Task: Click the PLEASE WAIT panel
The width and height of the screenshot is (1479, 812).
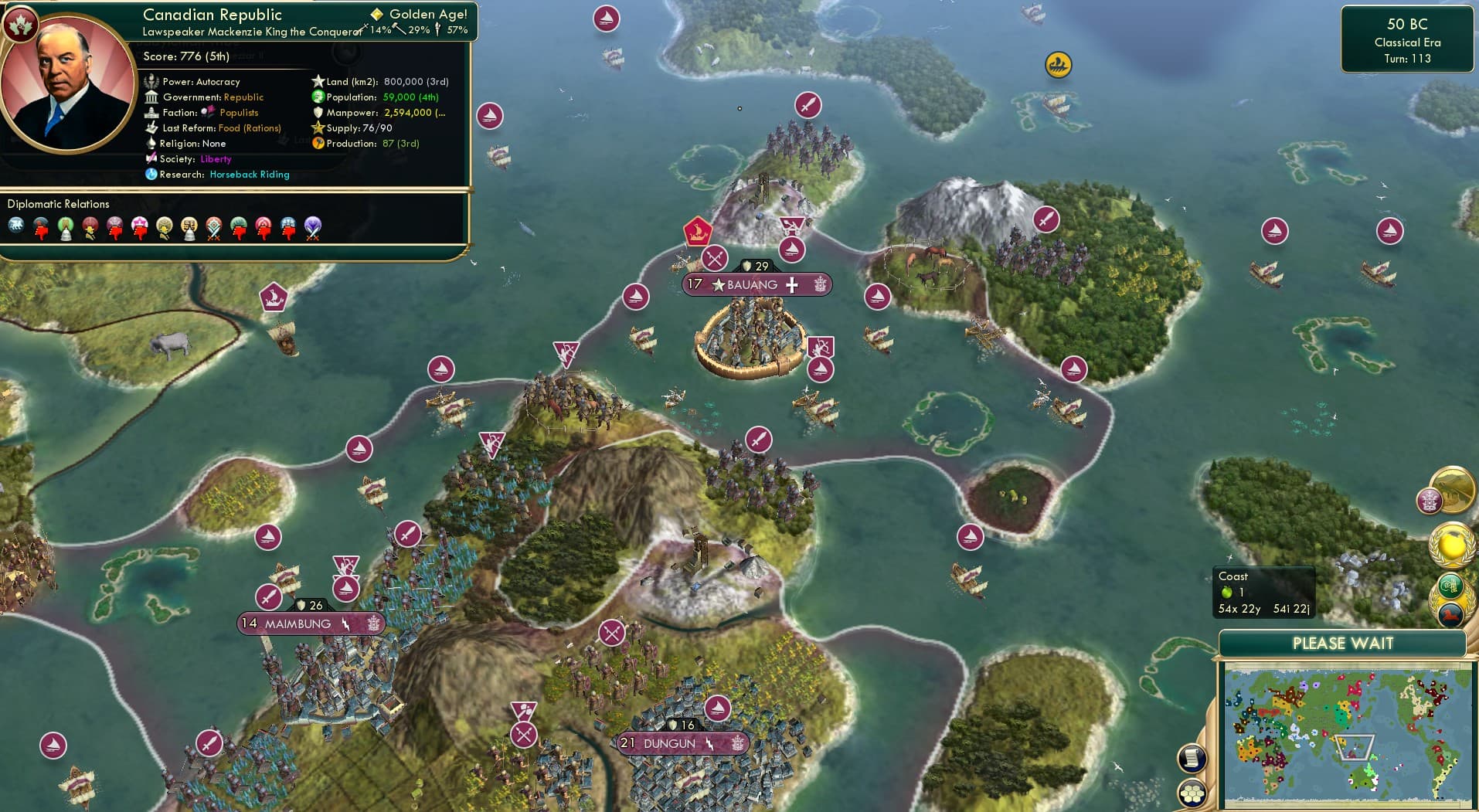Action: [1343, 643]
